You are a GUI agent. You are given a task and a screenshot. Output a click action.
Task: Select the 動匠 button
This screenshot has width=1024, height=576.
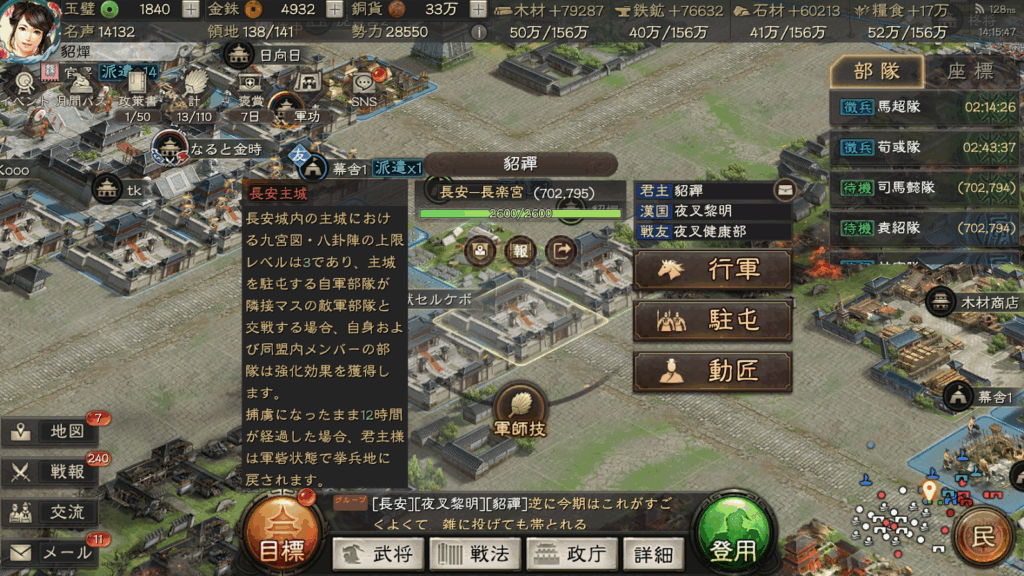click(x=712, y=371)
